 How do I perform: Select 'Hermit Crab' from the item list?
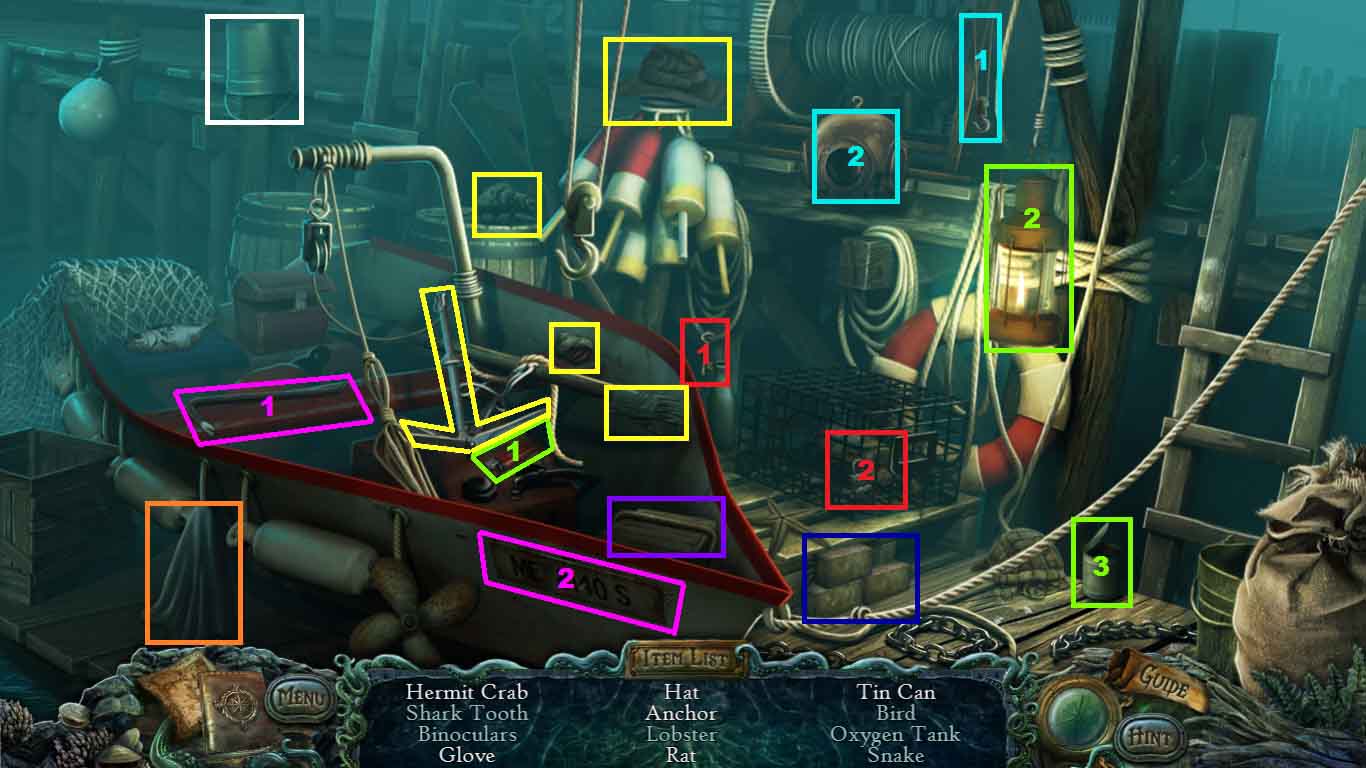[x=469, y=691]
